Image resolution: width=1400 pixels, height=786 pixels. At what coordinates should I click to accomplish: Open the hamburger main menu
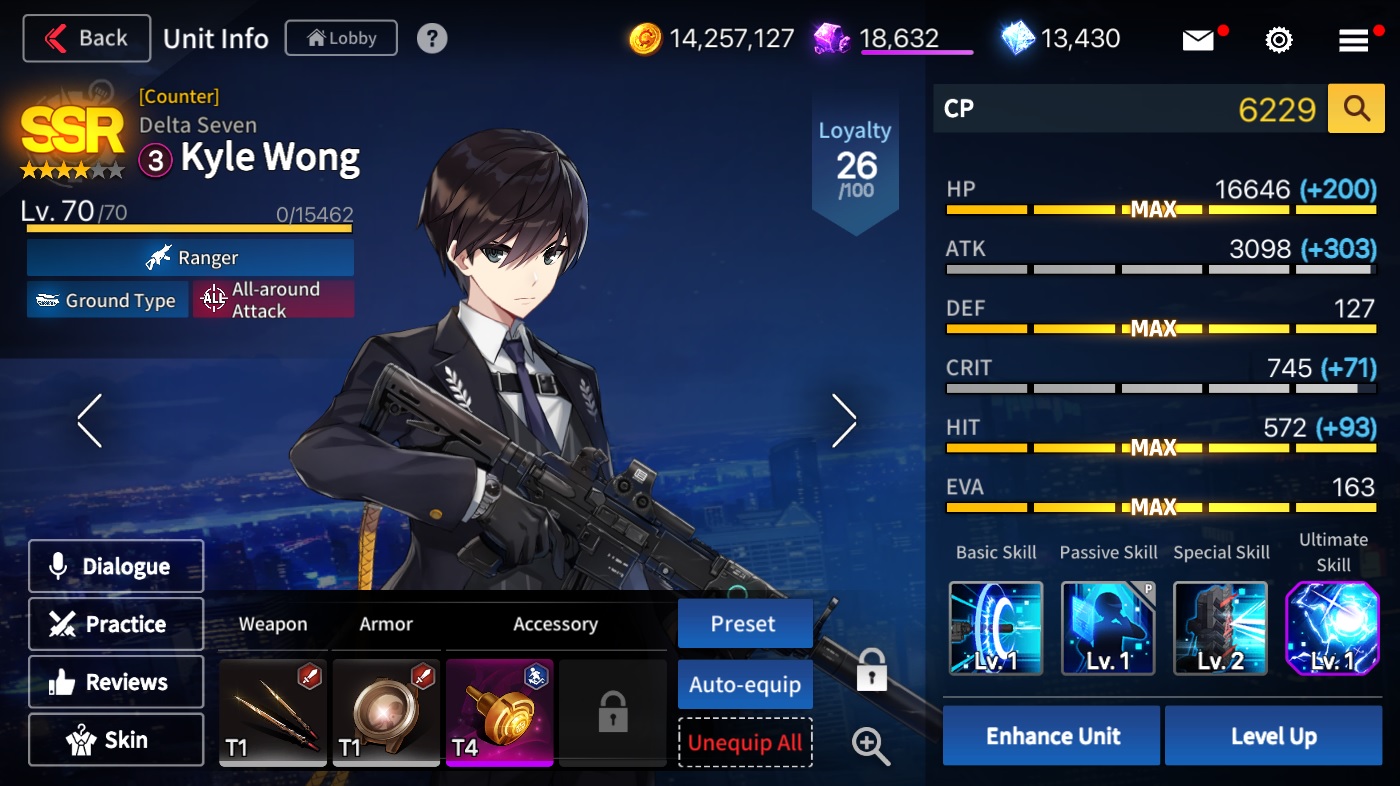point(1354,40)
